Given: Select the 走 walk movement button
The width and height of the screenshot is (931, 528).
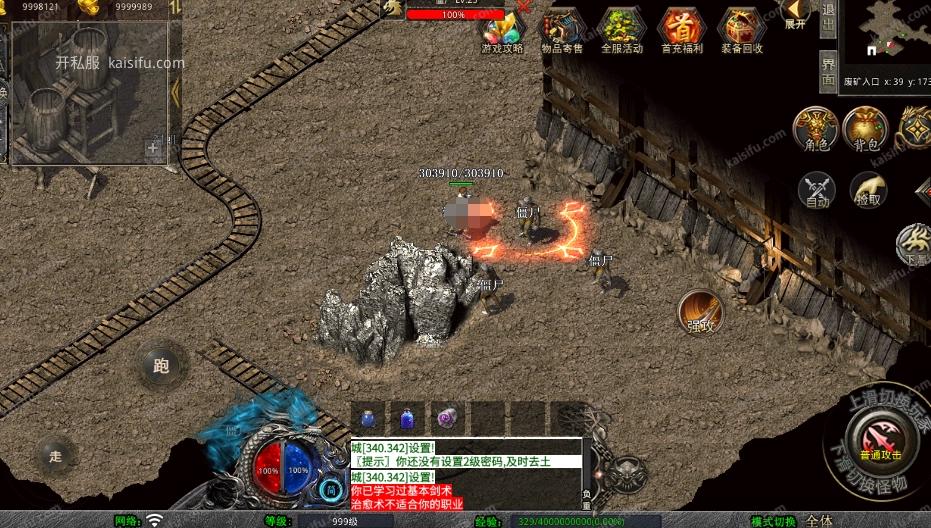Looking at the screenshot, I should [x=55, y=456].
